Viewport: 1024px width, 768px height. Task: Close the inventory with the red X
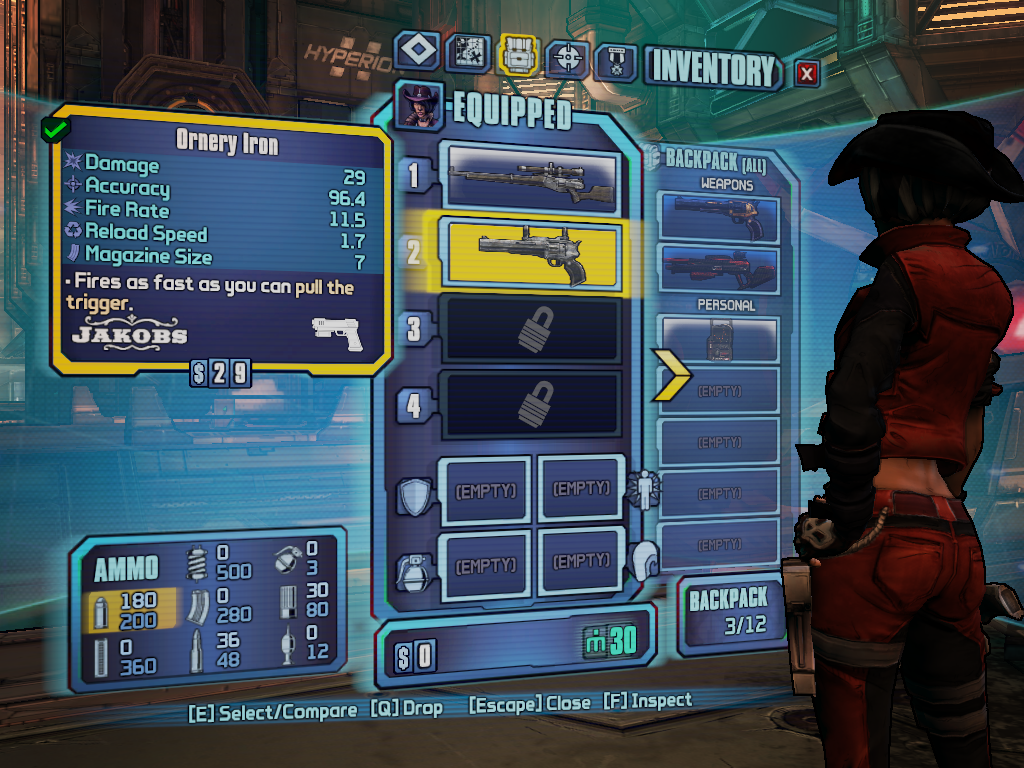807,73
